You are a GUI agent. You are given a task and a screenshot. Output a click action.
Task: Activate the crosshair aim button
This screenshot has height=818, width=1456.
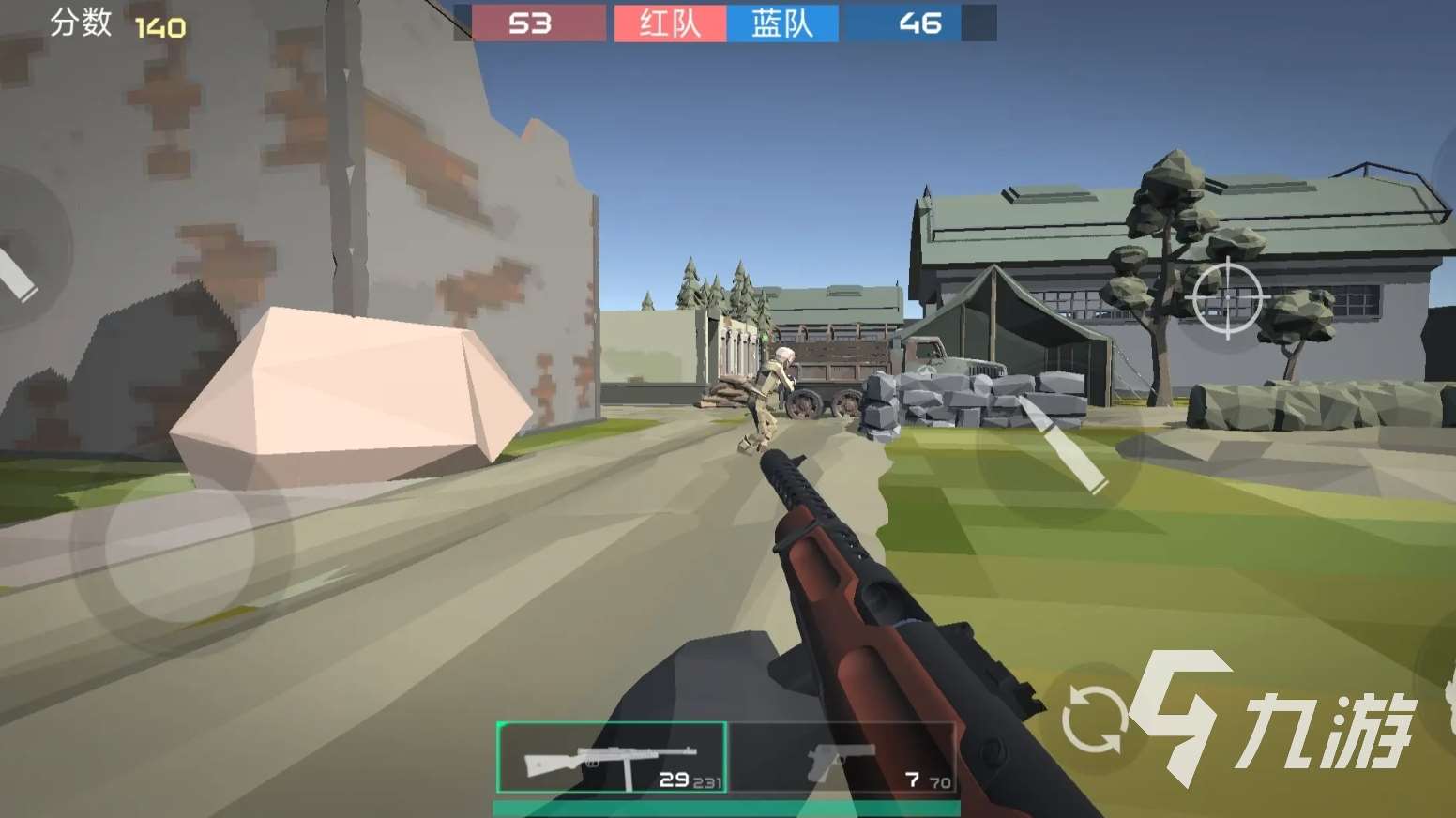pyautogui.click(x=1226, y=299)
